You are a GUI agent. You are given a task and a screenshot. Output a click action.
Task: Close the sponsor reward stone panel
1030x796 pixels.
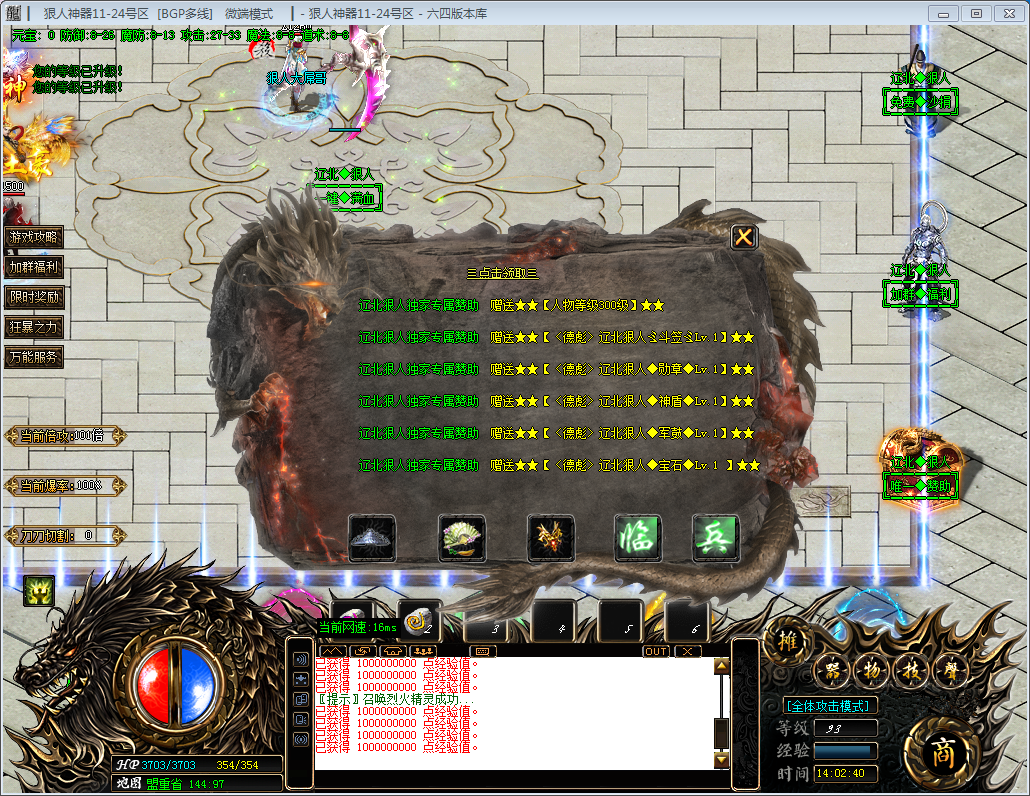[744, 237]
